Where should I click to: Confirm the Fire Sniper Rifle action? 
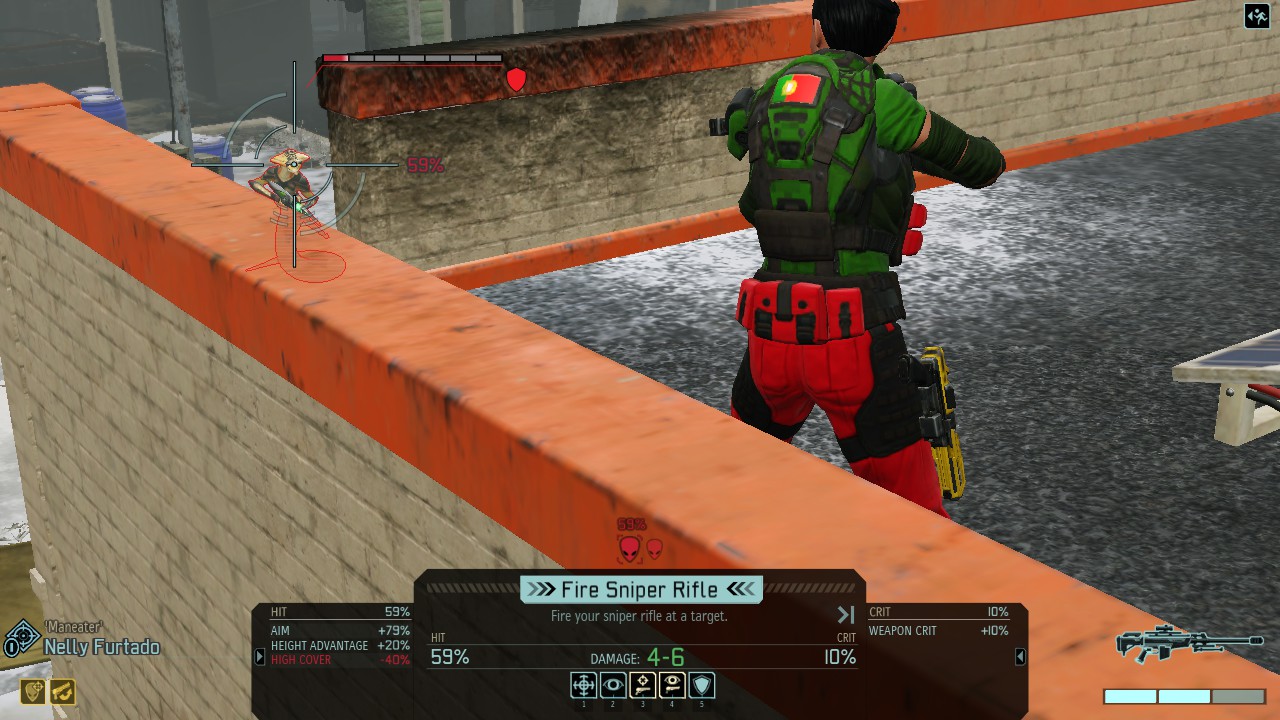click(641, 589)
